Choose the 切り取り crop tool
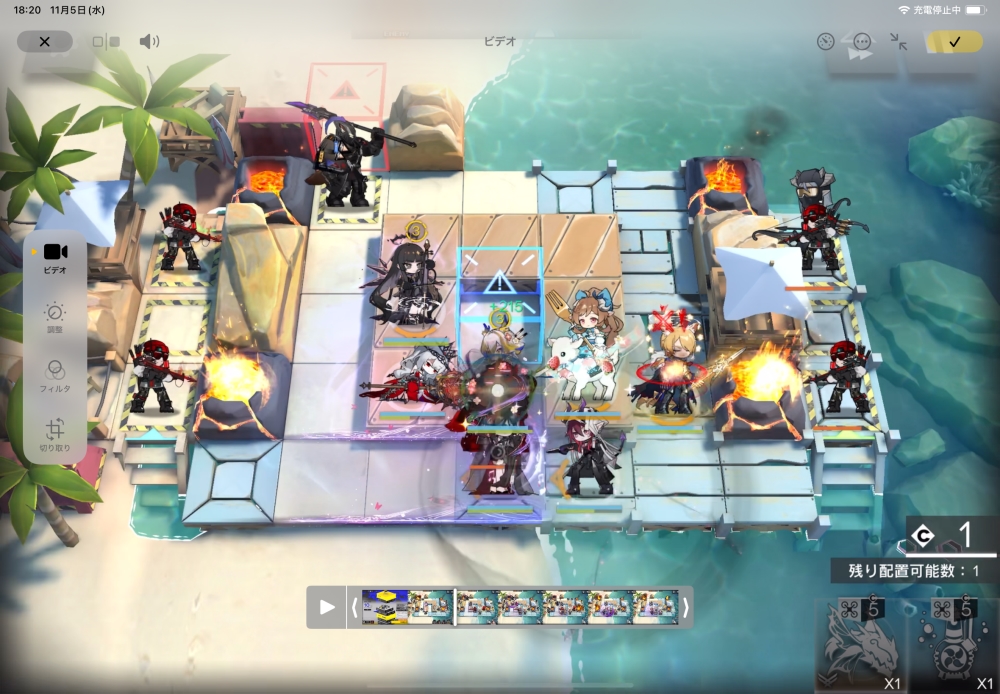This screenshot has width=1000, height=694. [55, 436]
